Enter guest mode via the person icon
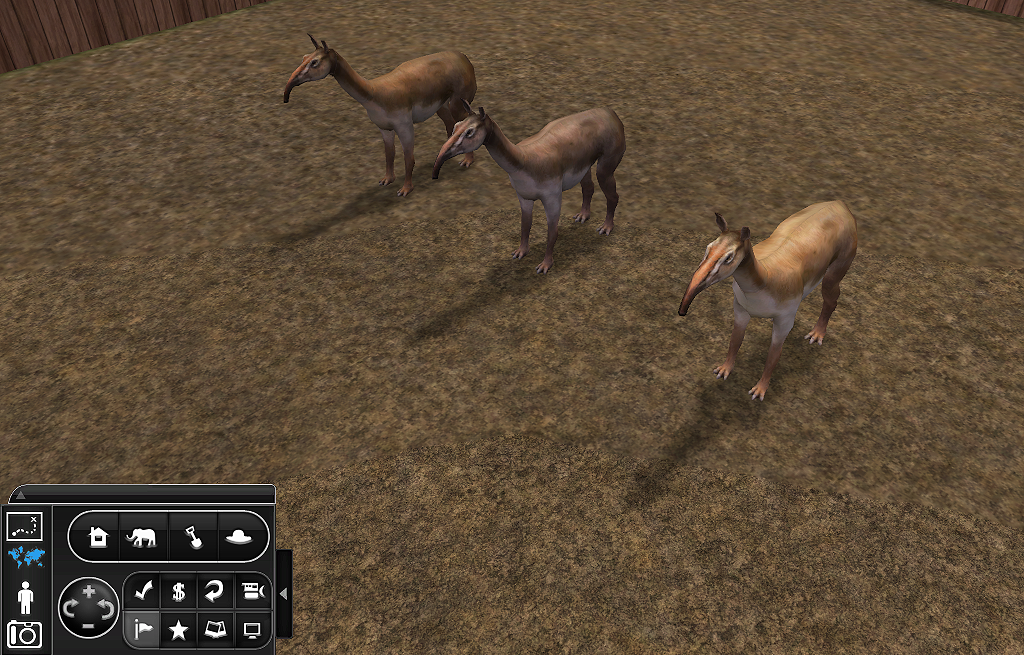Viewport: 1024px width, 655px height. (25, 597)
